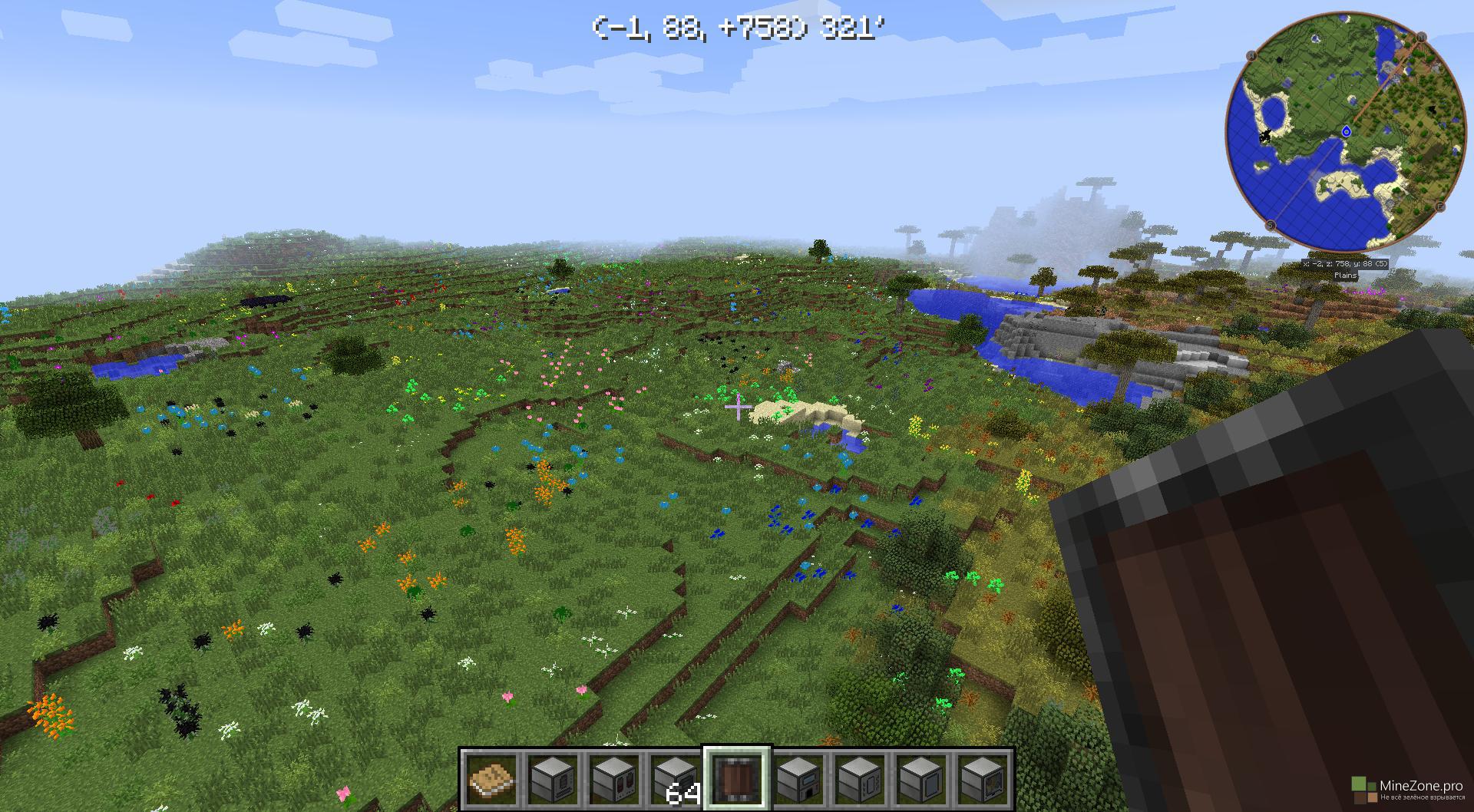Click the blue player marker on minimap

[1346, 132]
